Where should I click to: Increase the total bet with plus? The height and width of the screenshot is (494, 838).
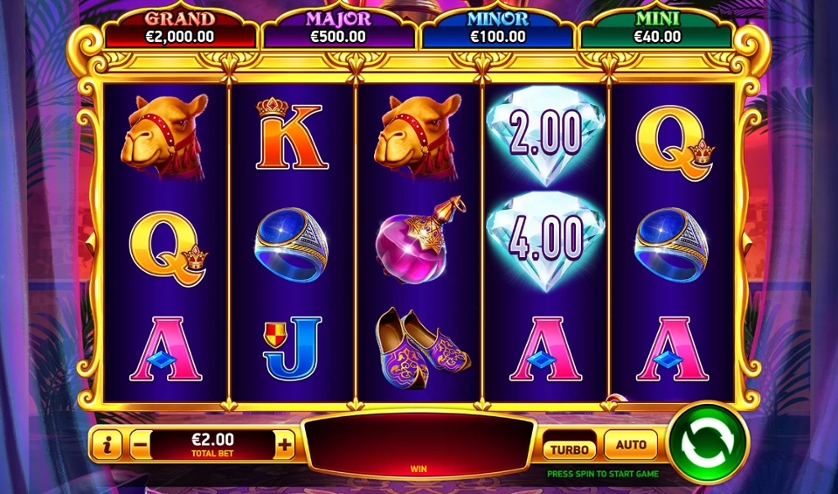[285, 444]
